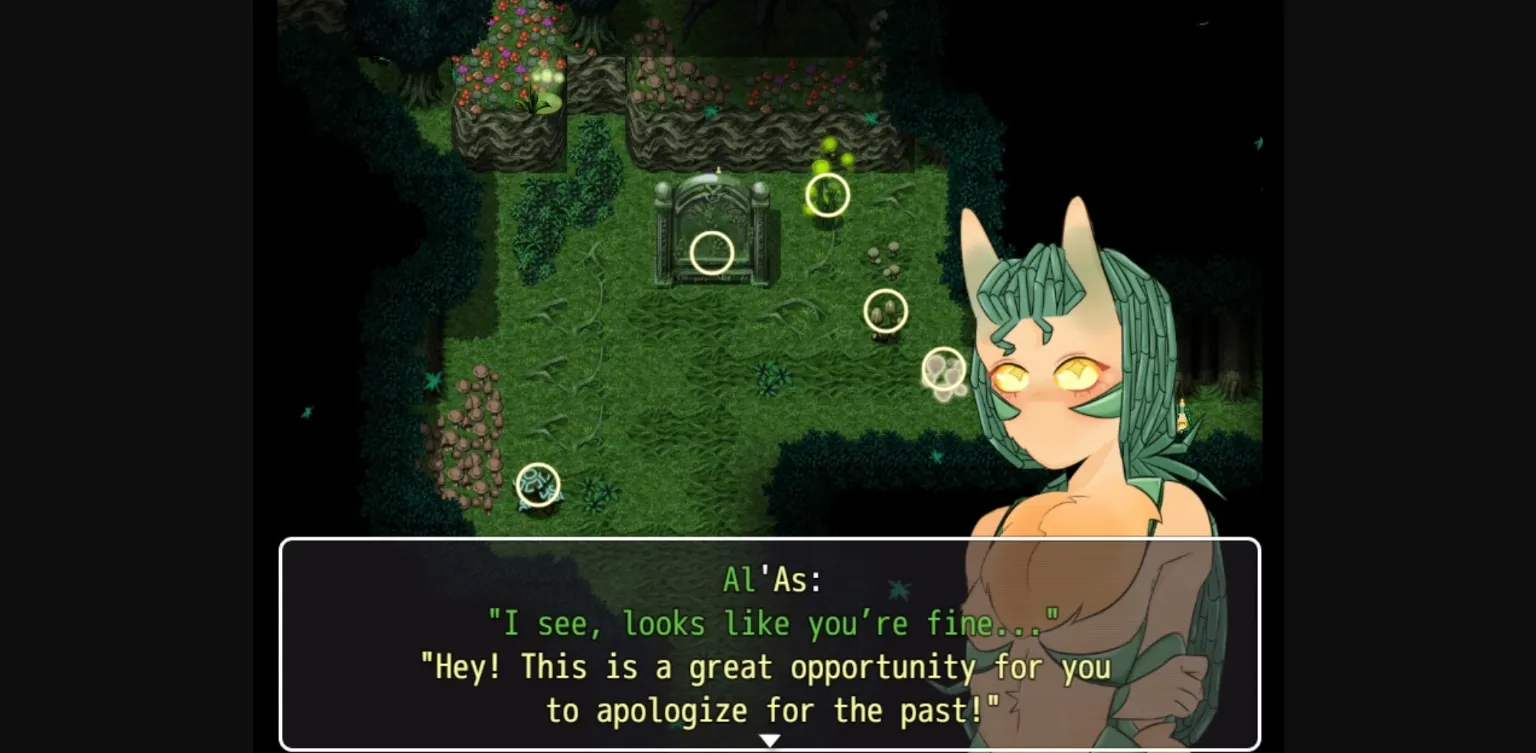The width and height of the screenshot is (1536, 753).
Task: Click the continue arrow below the dialogue text
Action: [x=768, y=740]
